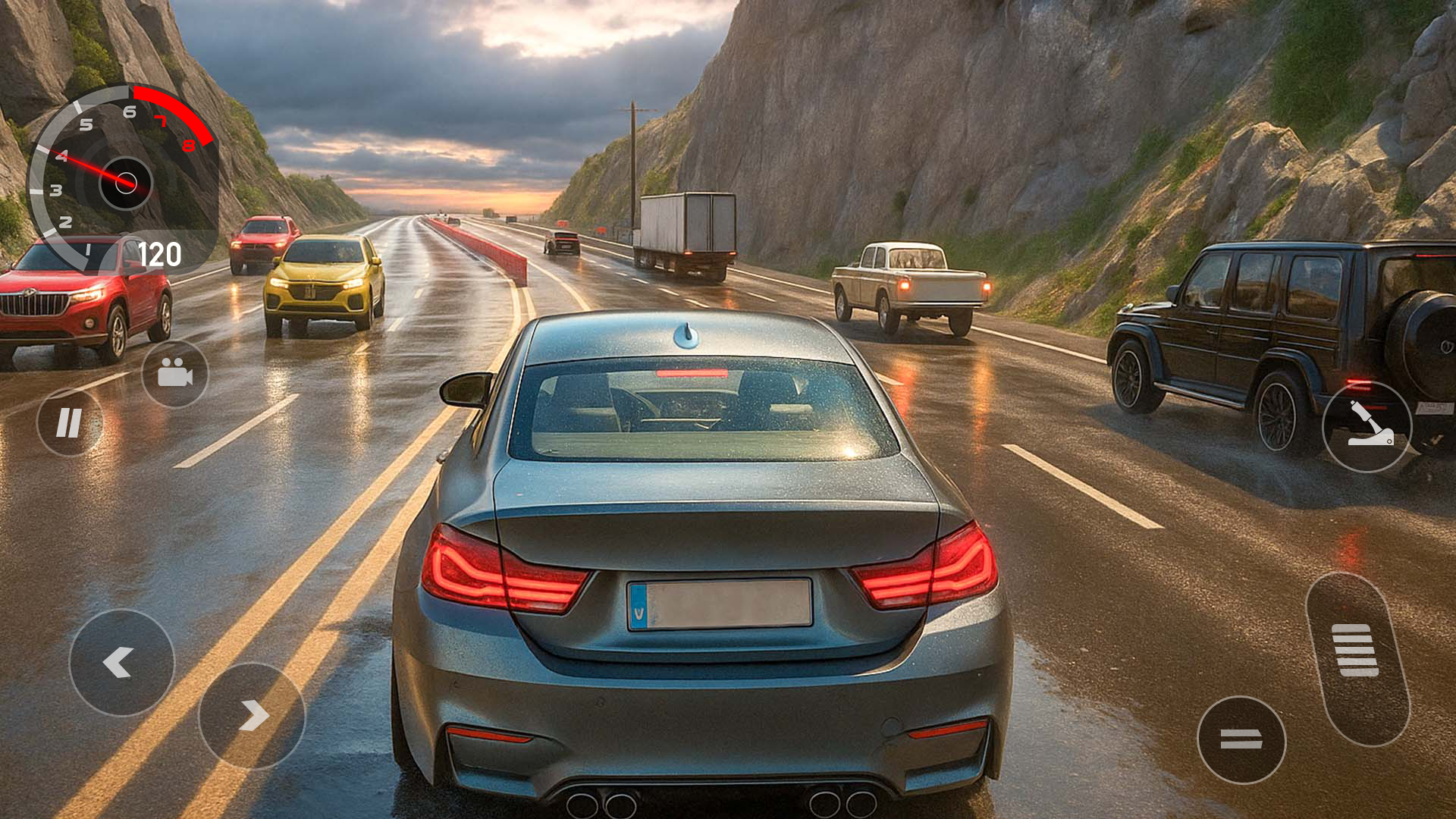Image resolution: width=1456 pixels, height=819 pixels.
Task: Tap the round brake pedal button
Action: click(1241, 739)
